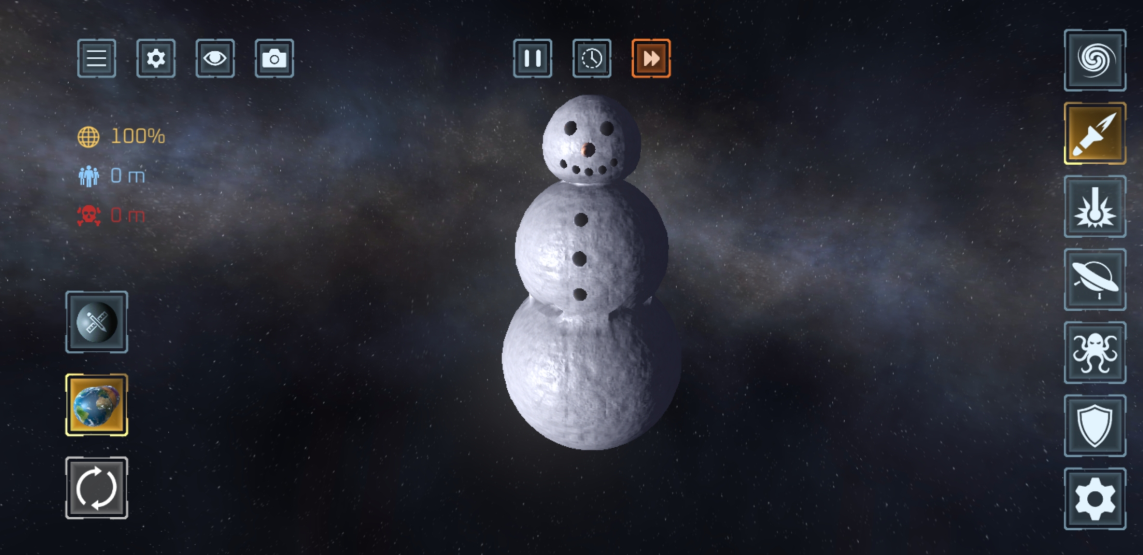1143x555 pixels.
Task: Reset the planet with the circular arrows
Action: (96, 488)
